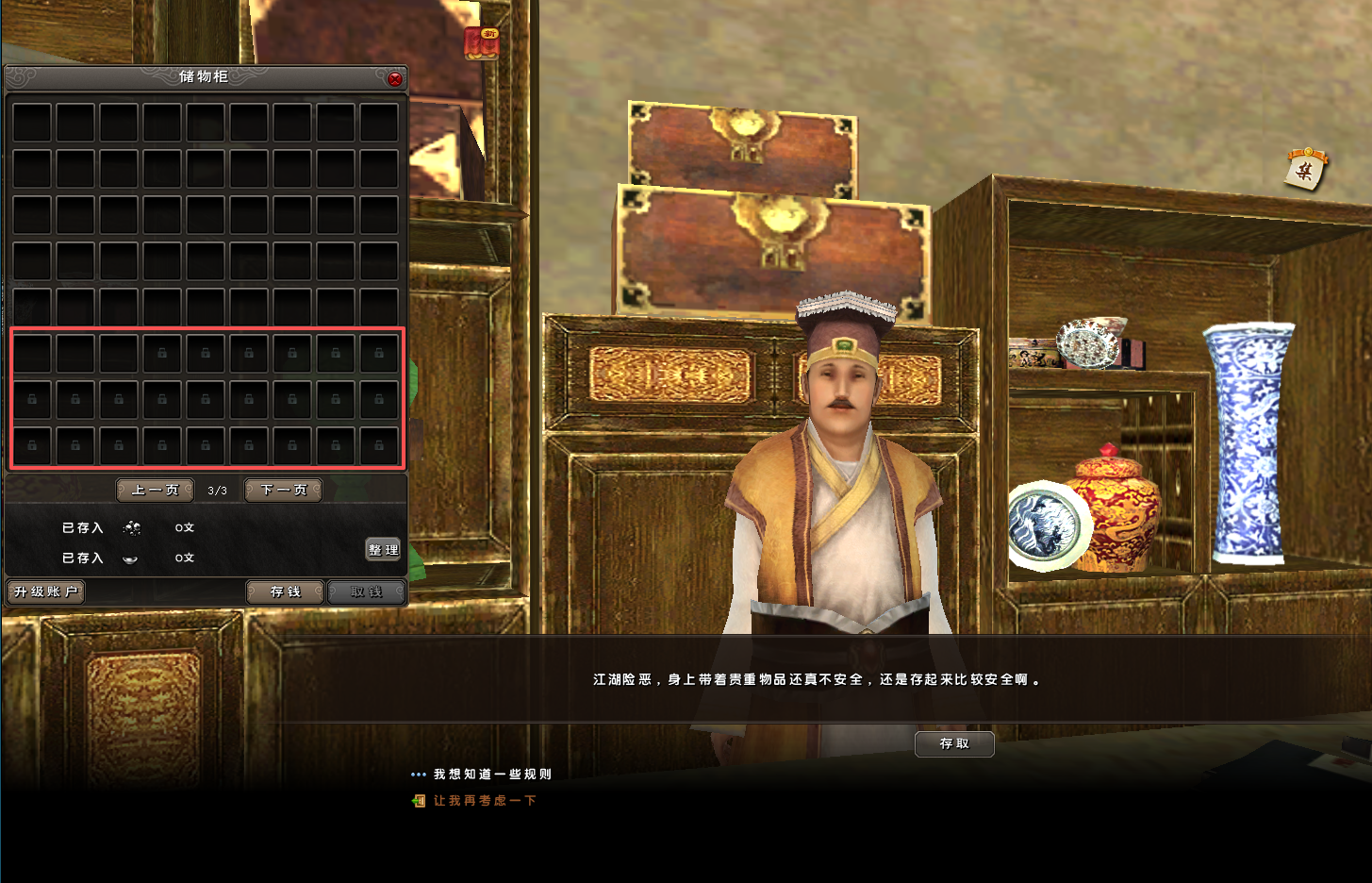This screenshot has width=1372, height=883.
Task: Click the 存取 dialogue button
Action: coord(954,743)
